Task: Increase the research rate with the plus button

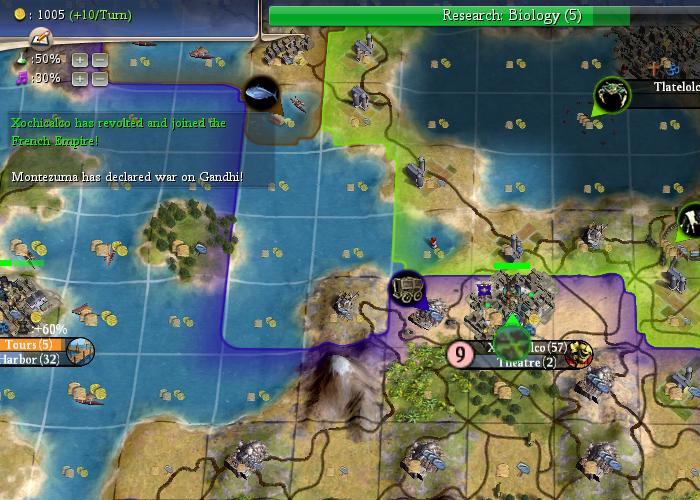Action: click(80, 59)
